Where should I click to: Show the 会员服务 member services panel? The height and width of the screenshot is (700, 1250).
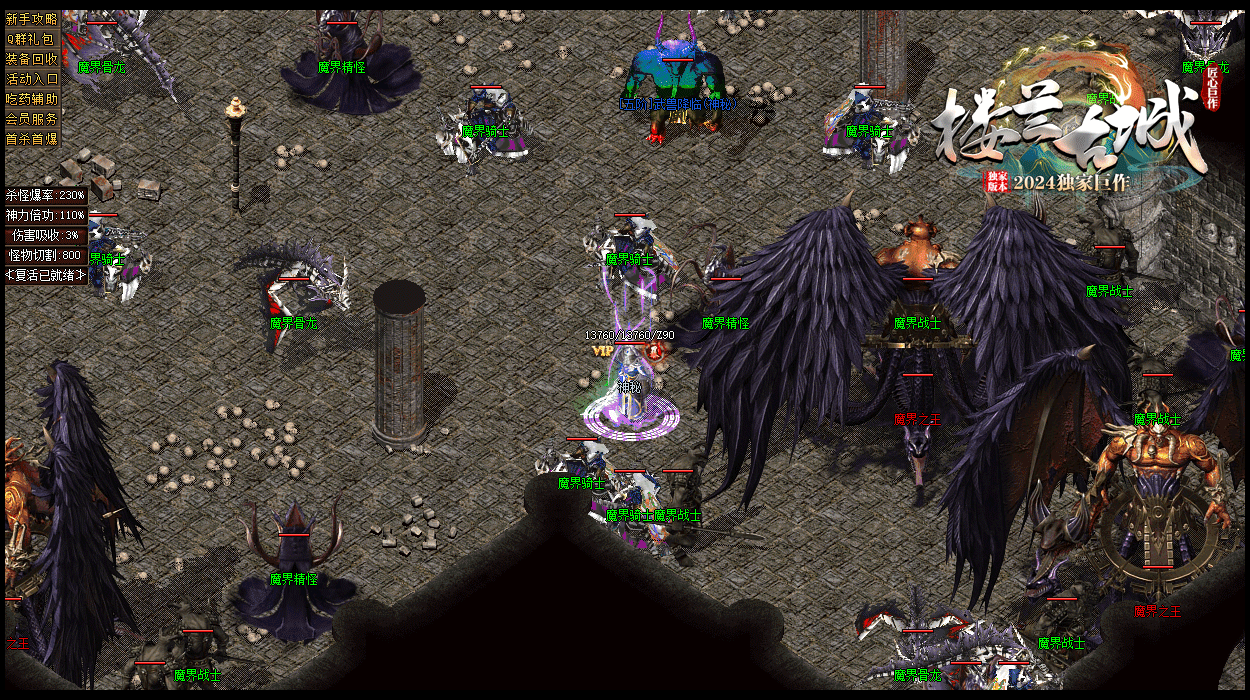click(32, 119)
